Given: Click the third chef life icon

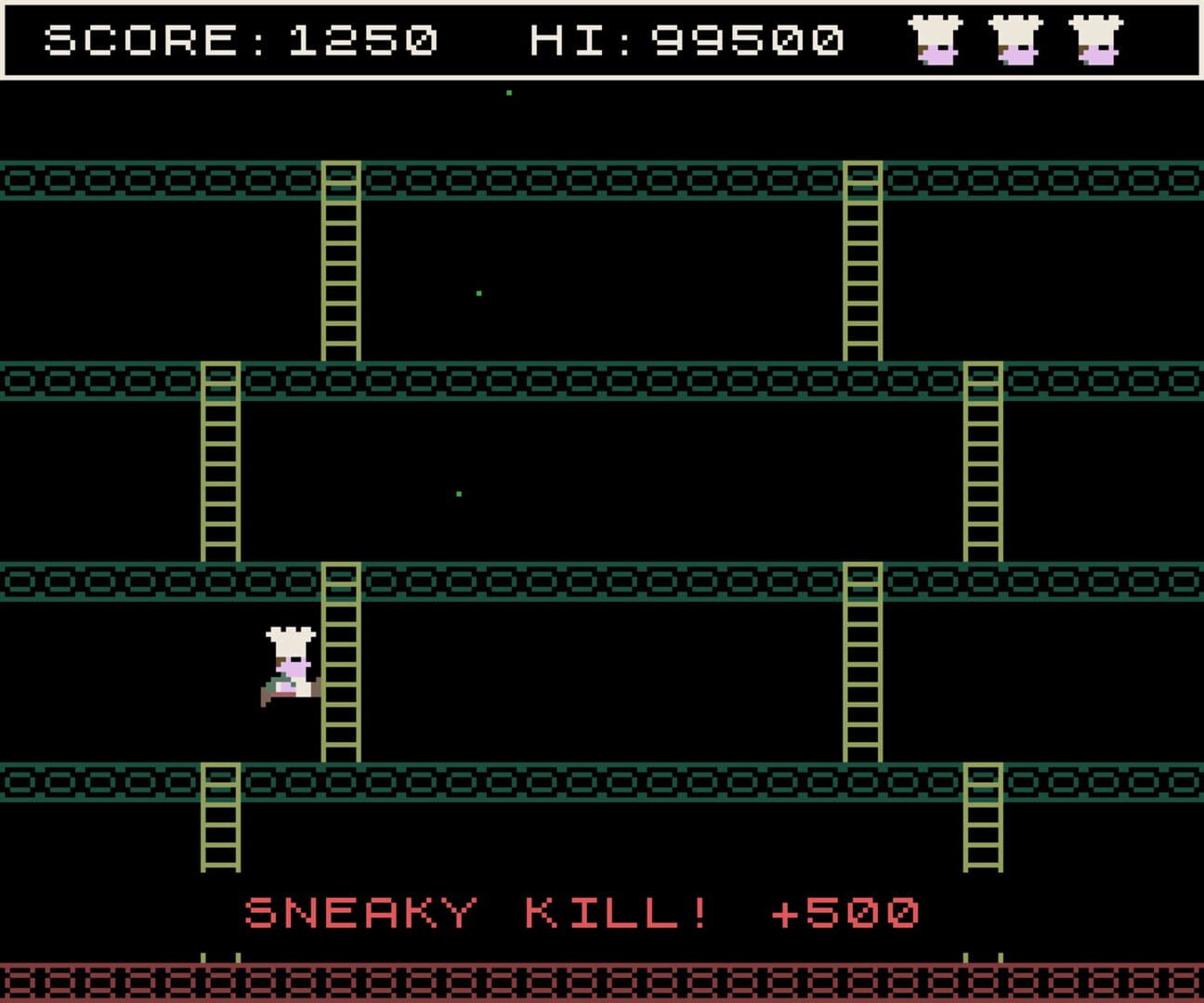Looking at the screenshot, I should click(1096, 39).
